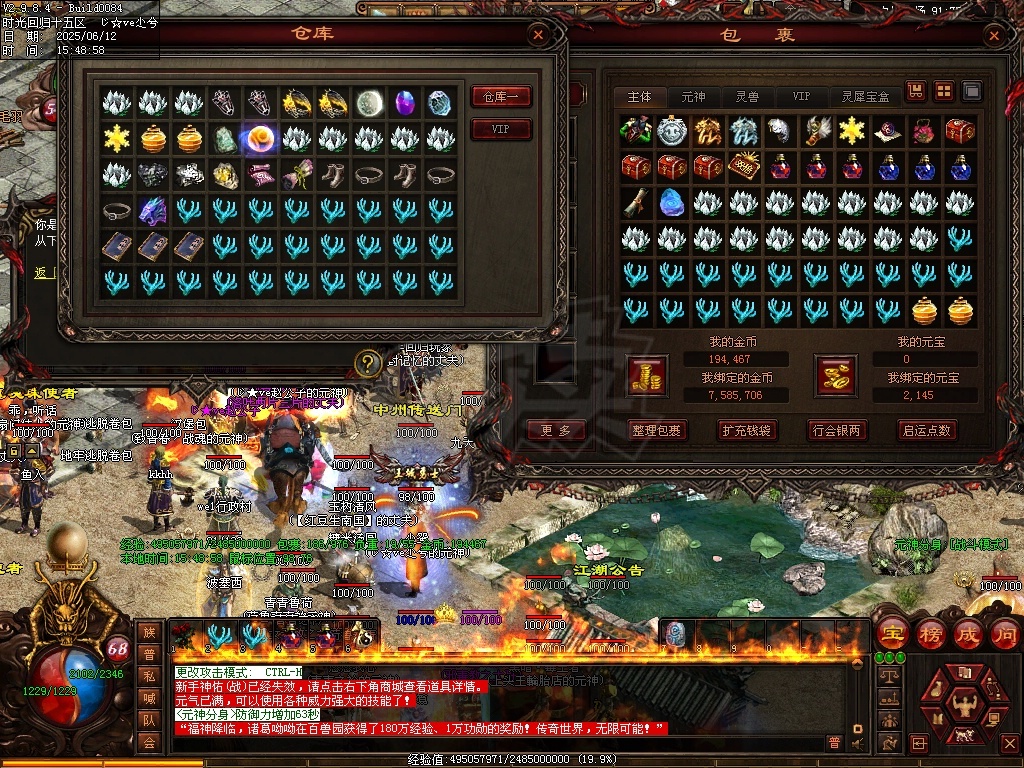The image size is (1024, 768).
Task: Click the 扩充钱袋 button
Action: tap(747, 430)
